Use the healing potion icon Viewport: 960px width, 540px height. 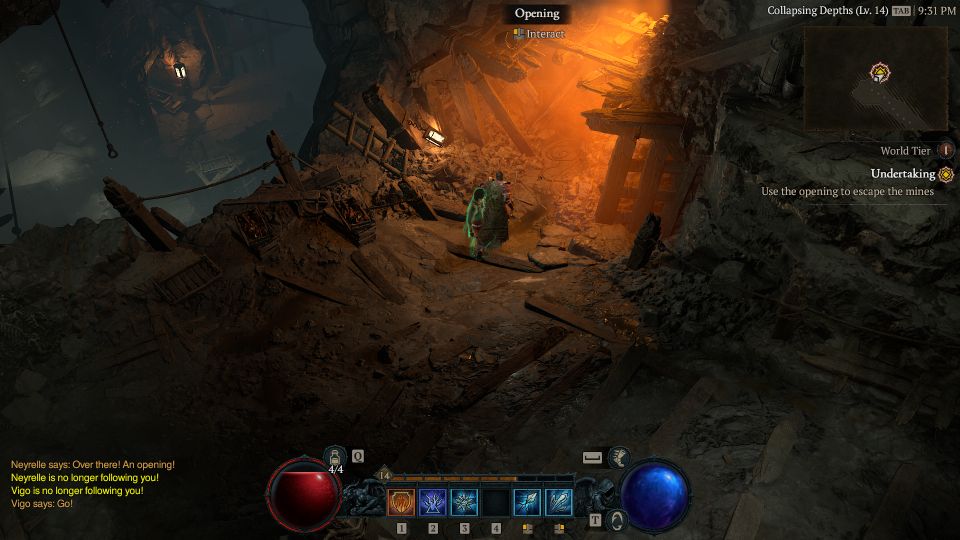pos(334,456)
